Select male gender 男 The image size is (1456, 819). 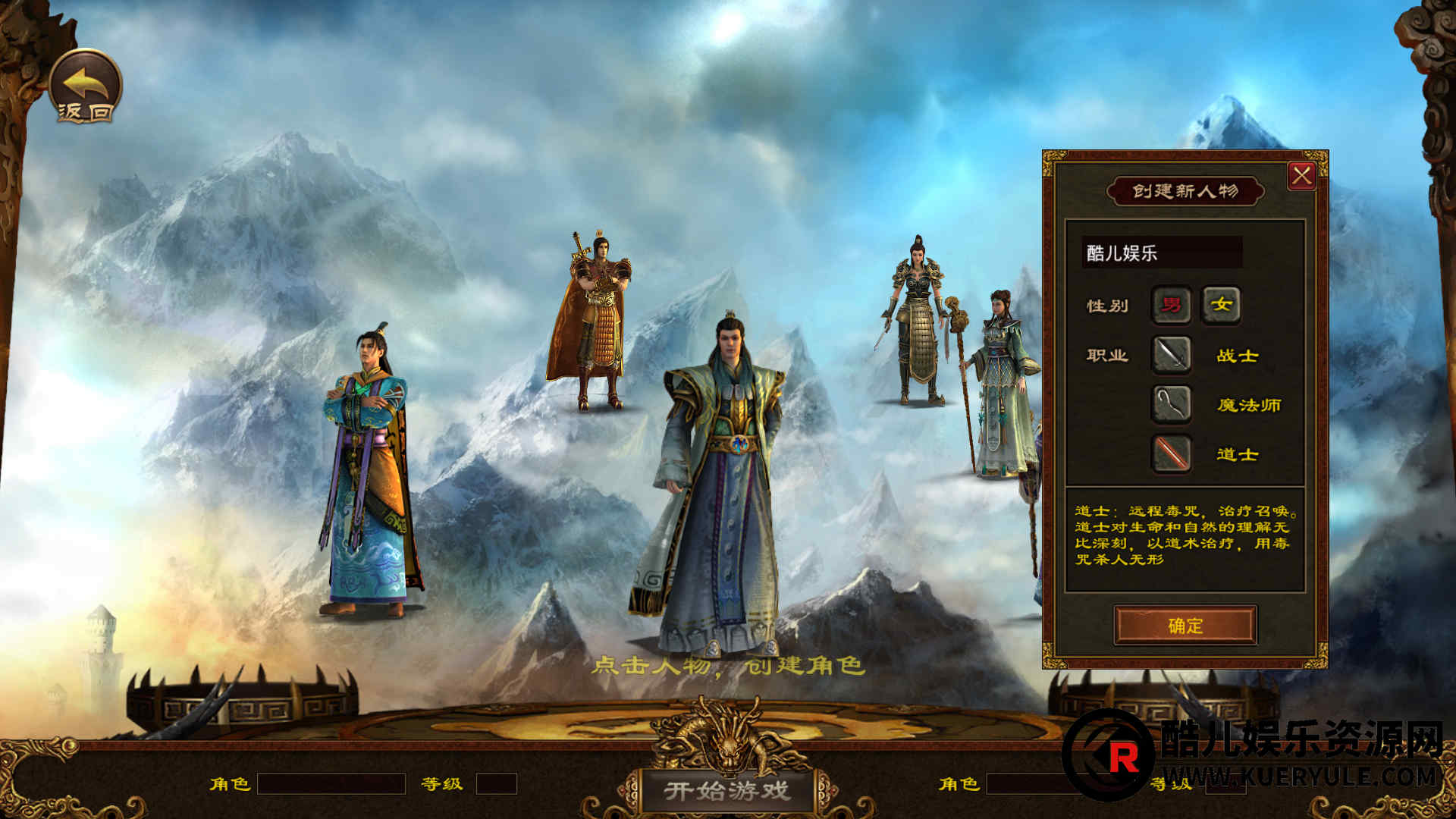[1171, 305]
